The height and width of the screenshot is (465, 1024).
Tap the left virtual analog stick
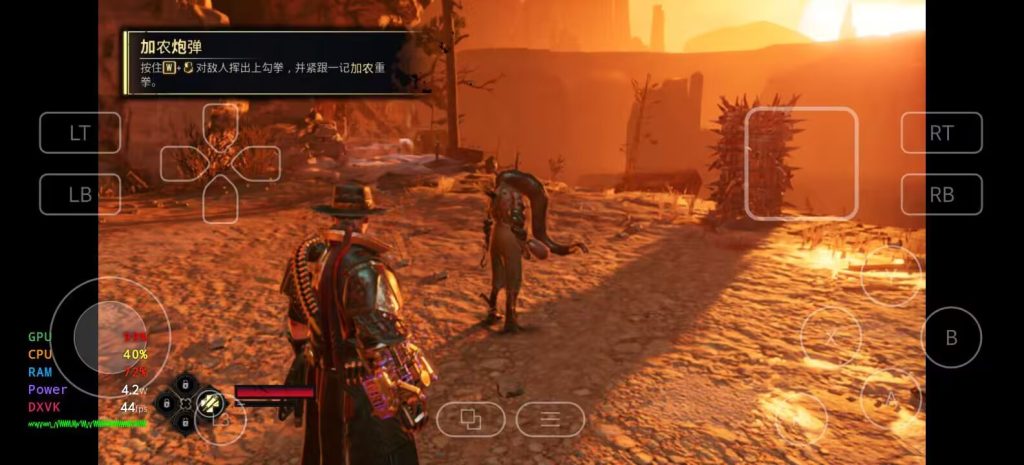pos(110,337)
